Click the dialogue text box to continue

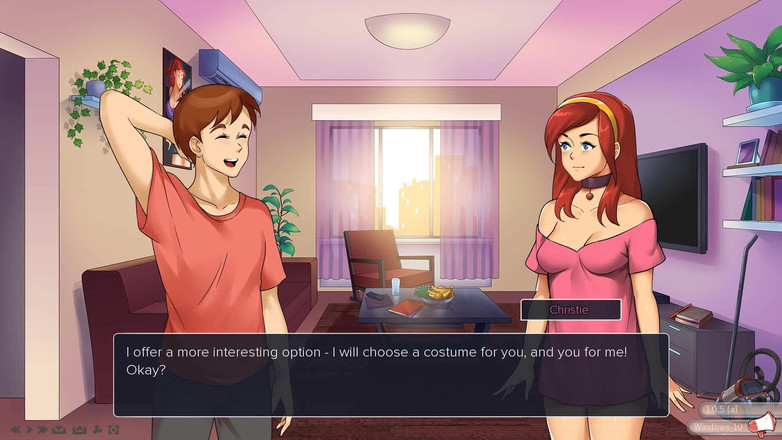[390, 374]
